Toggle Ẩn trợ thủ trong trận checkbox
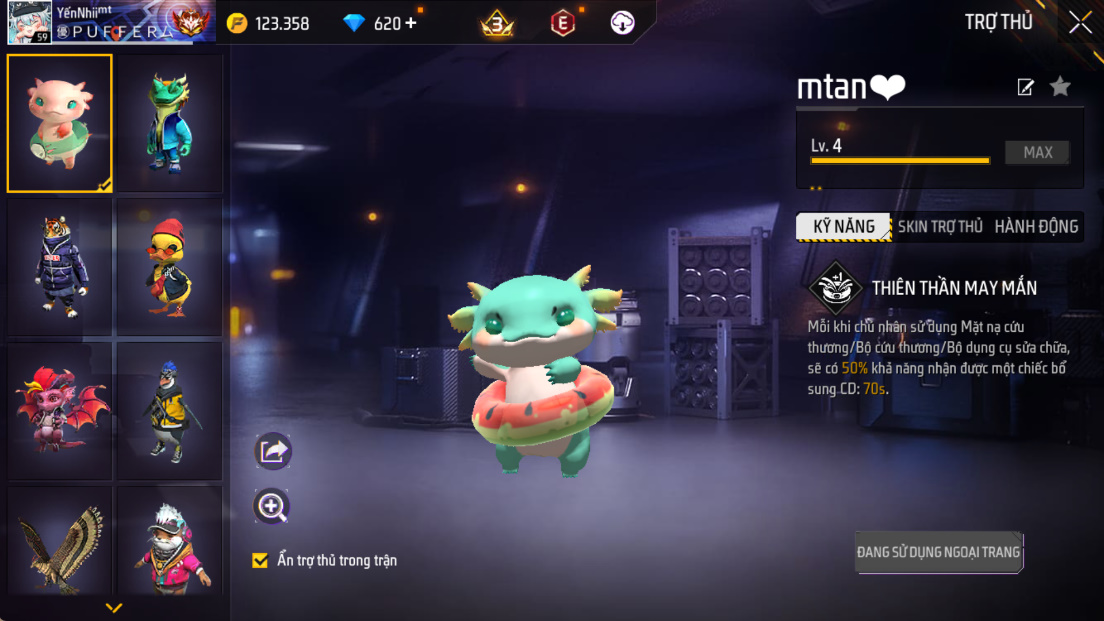1104x621 pixels. point(260,560)
